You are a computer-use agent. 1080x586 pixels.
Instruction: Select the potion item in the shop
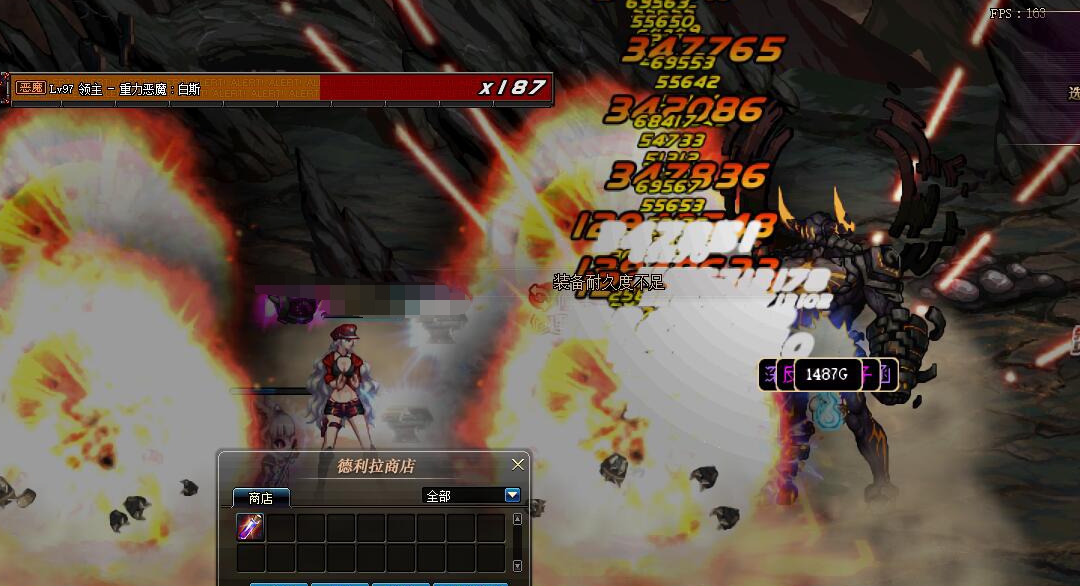click(250, 528)
